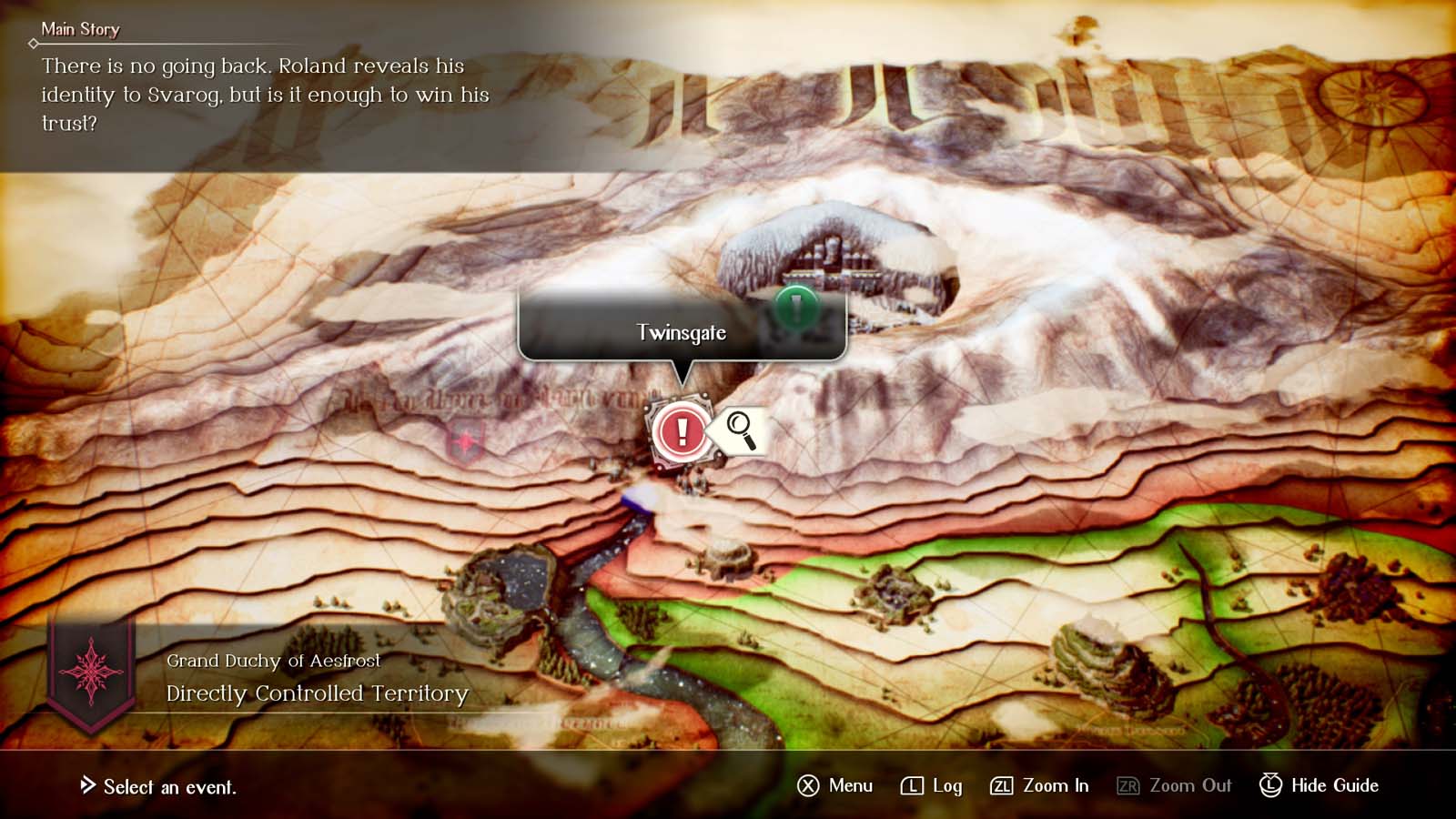This screenshot has height=819, width=1456.
Task: Click the Select an event prompt
Action: (160, 788)
